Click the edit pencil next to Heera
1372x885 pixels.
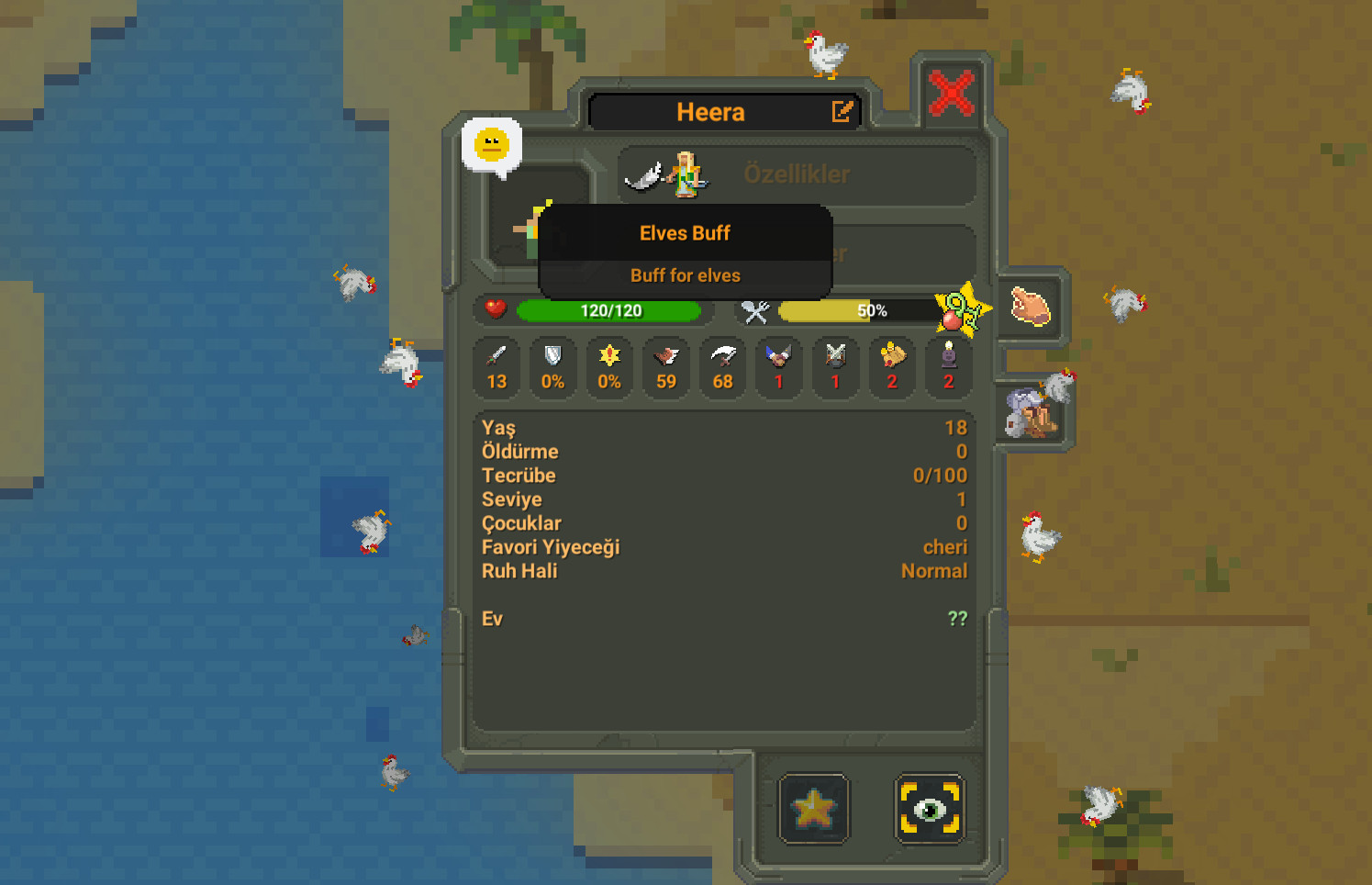tap(842, 112)
